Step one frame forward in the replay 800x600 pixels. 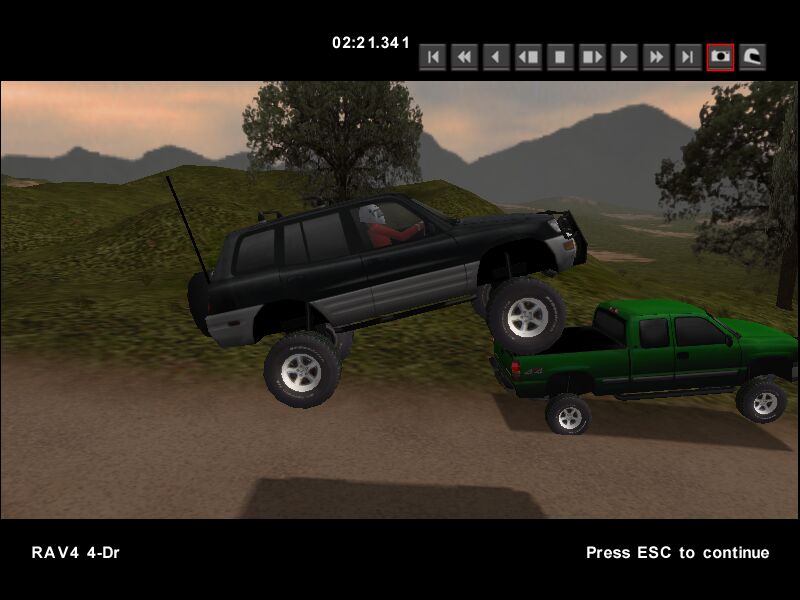click(592, 57)
